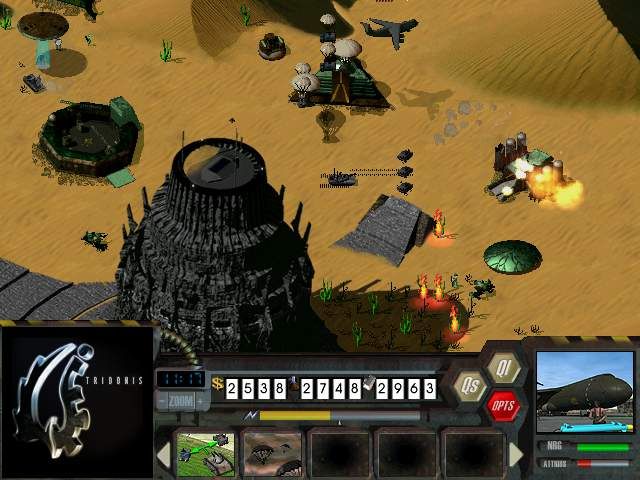Click the selected aircraft portrait
The height and width of the screenshot is (480, 640).
pyautogui.click(x=584, y=392)
